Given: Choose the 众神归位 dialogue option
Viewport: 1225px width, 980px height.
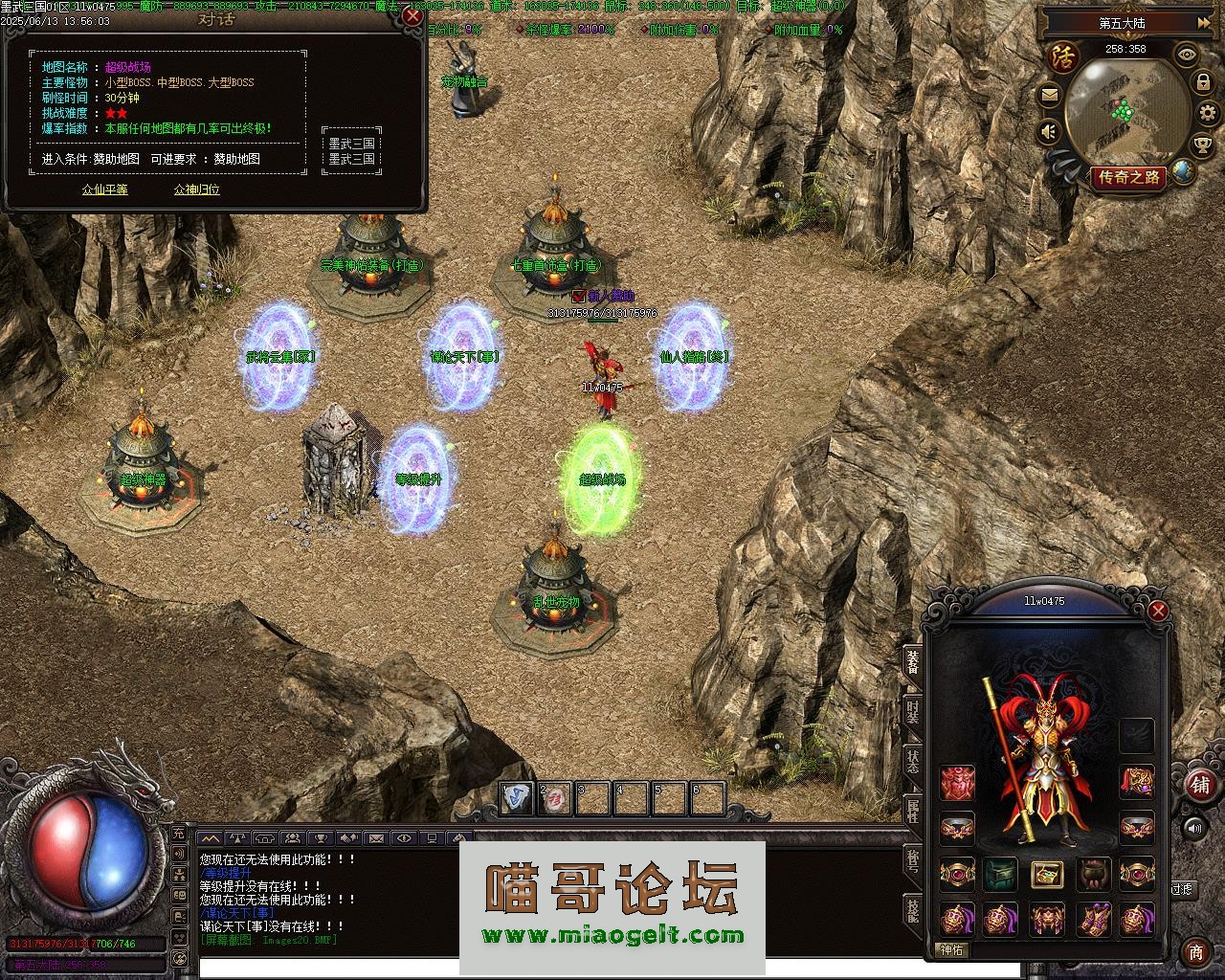Looking at the screenshot, I should (x=197, y=189).
